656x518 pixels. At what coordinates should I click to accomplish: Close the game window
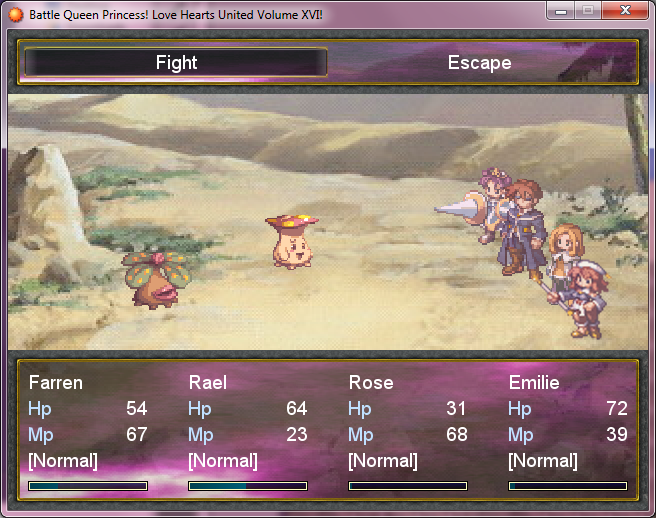tap(625, 10)
